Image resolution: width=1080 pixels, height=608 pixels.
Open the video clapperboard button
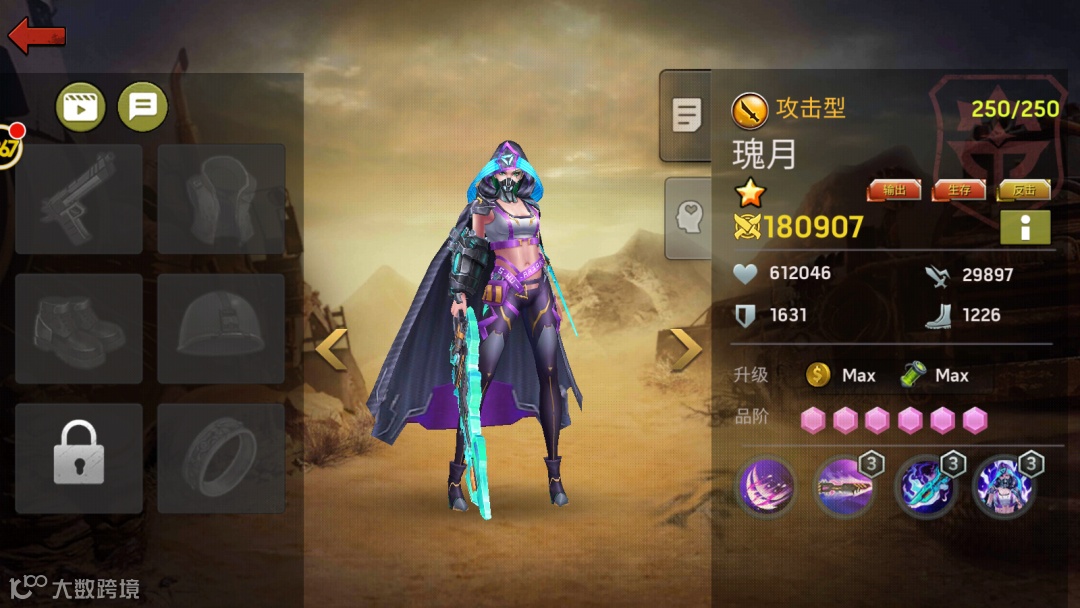coord(81,106)
